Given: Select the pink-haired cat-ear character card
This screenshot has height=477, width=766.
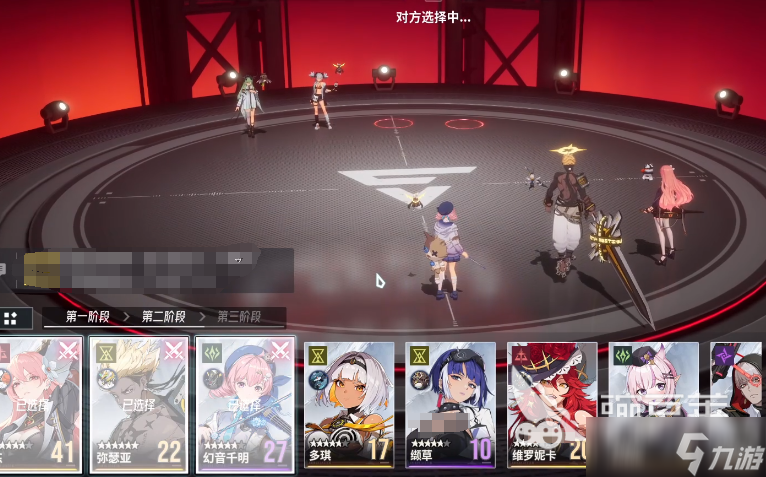Looking at the screenshot, I should click(x=653, y=405).
